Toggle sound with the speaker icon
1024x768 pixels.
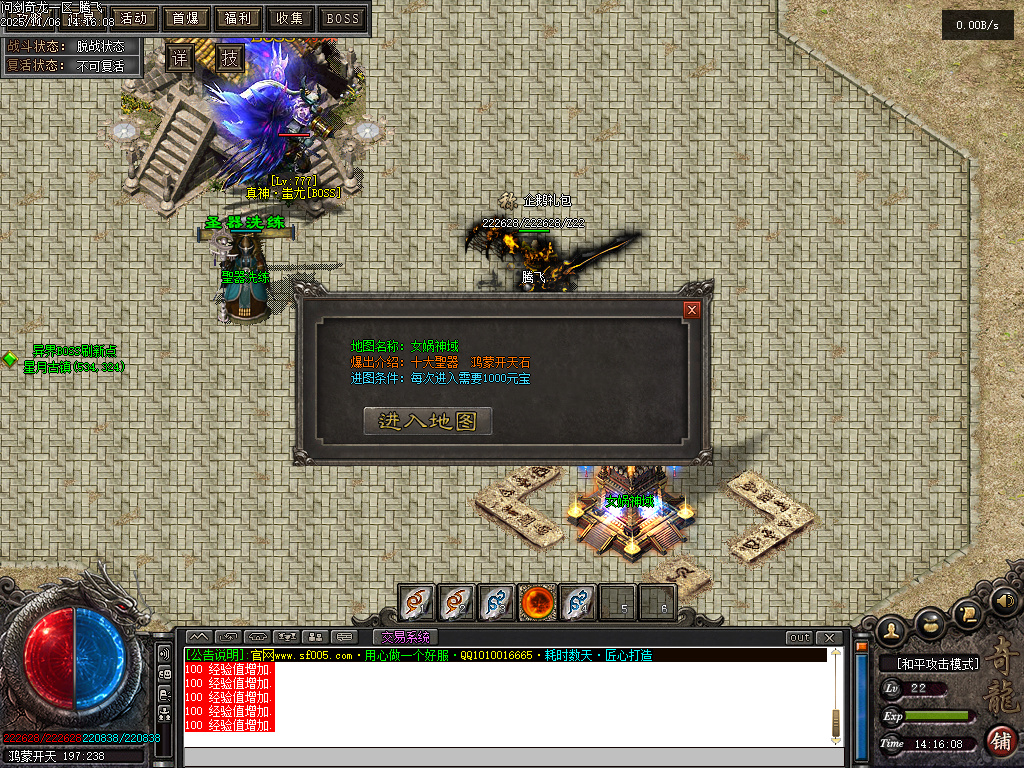coord(1006,601)
